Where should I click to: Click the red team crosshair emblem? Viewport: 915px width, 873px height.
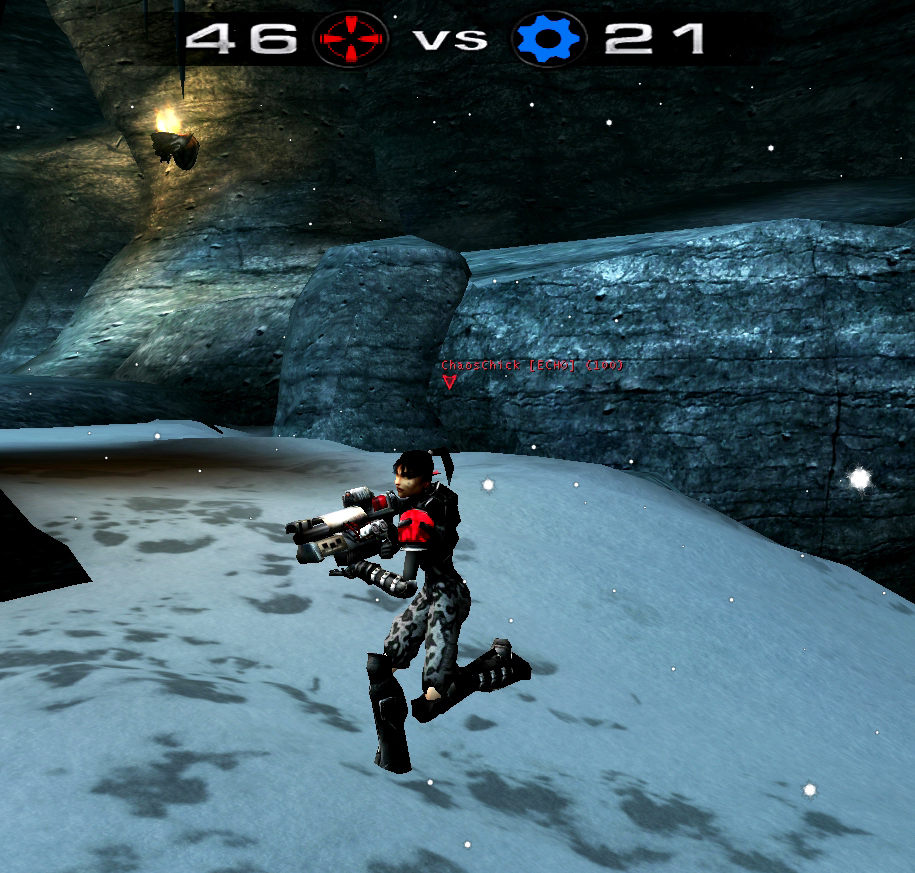tap(350, 39)
